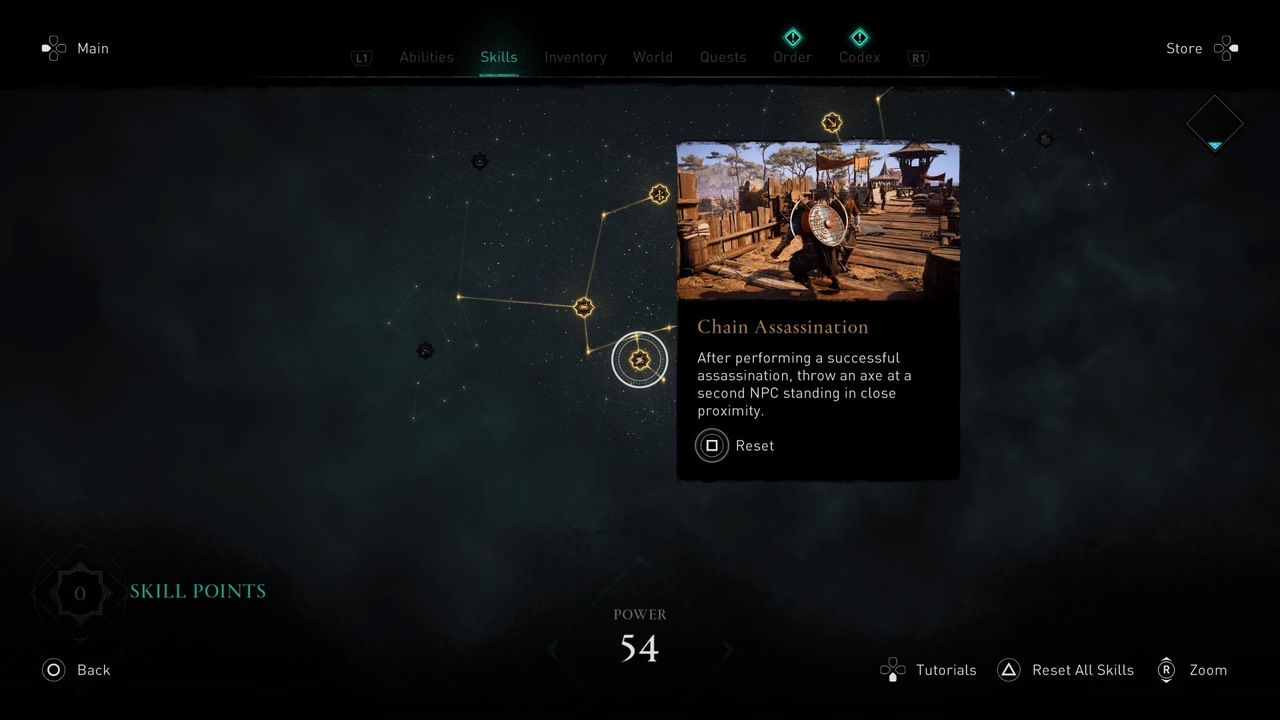The height and width of the screenshot is (720, 1280).
Task: Open the Codex tab
Action: click(859, 57)
